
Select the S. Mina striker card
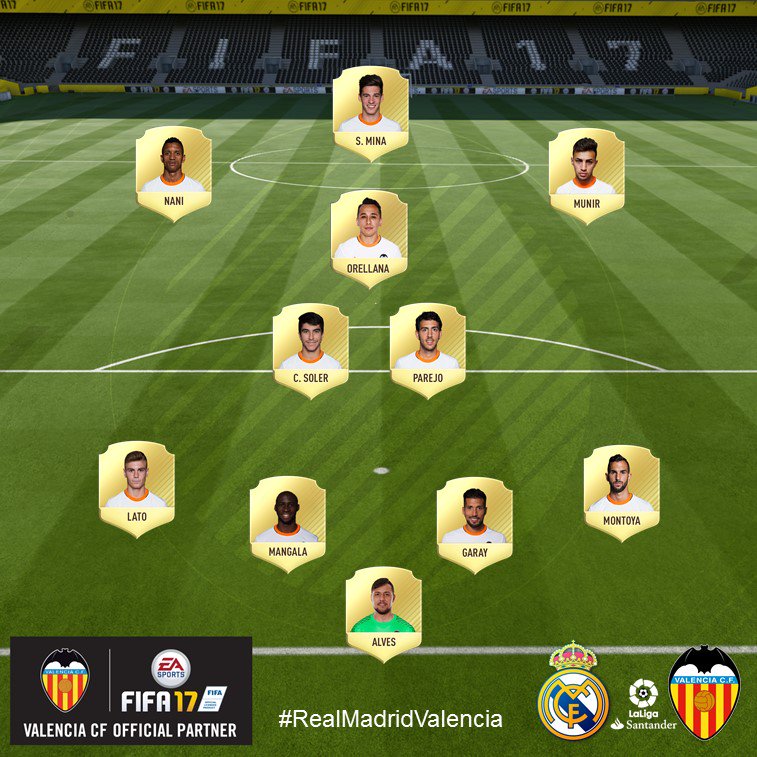371,112
